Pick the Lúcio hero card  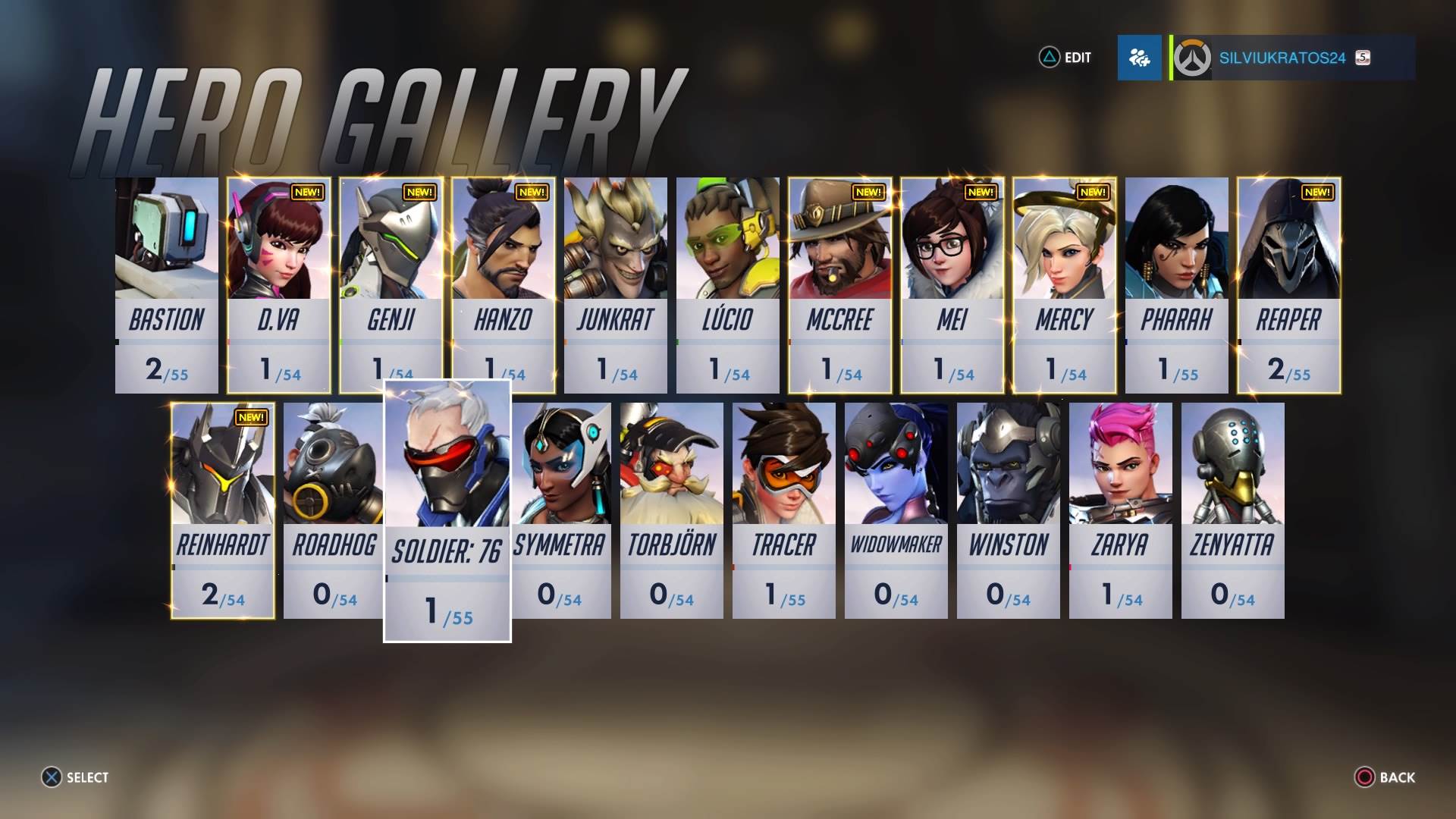(728, 285)
